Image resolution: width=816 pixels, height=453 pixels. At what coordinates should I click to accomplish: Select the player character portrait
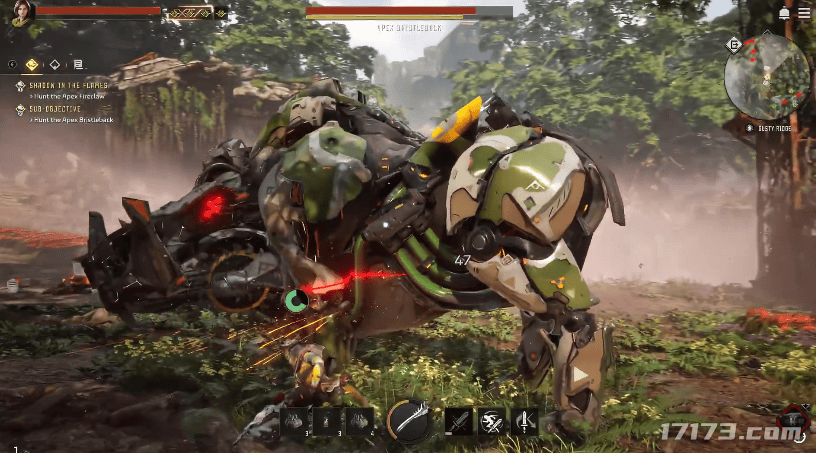(21, 12)
